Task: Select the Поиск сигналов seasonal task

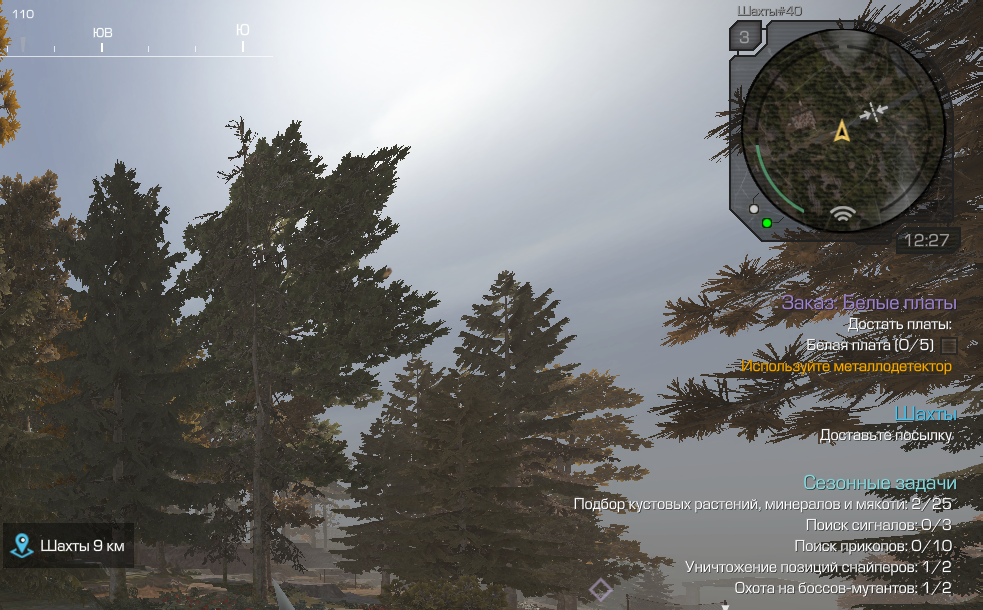Action: click(x=877, y=525)
